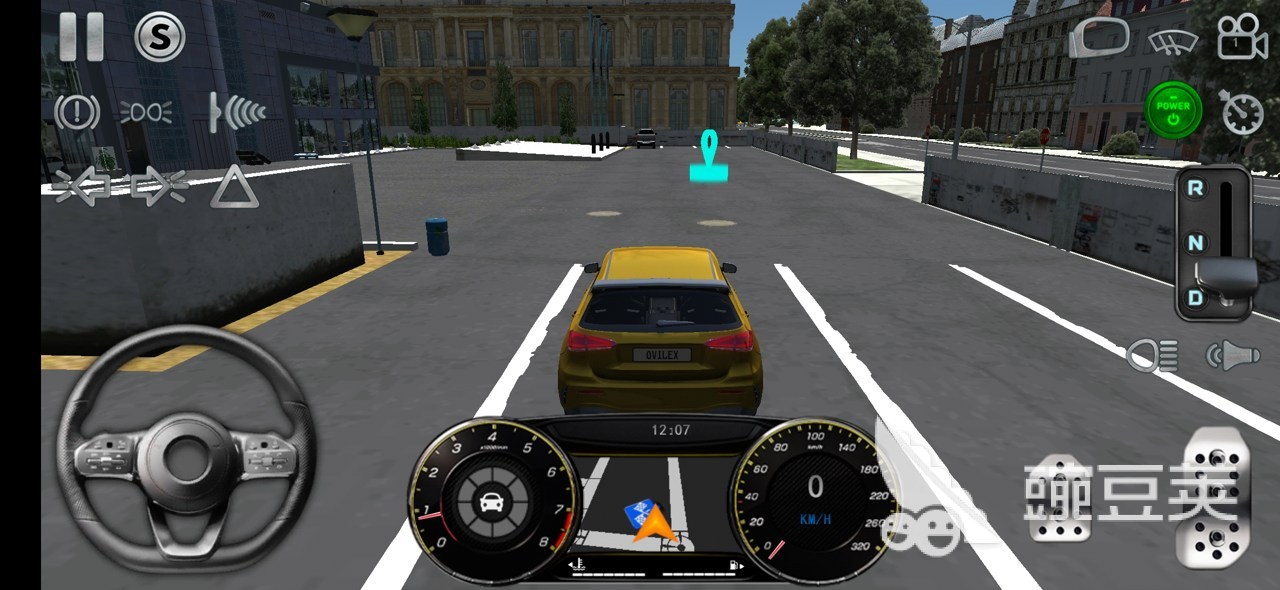Activate the left turn signal

[x=82, y=187]
